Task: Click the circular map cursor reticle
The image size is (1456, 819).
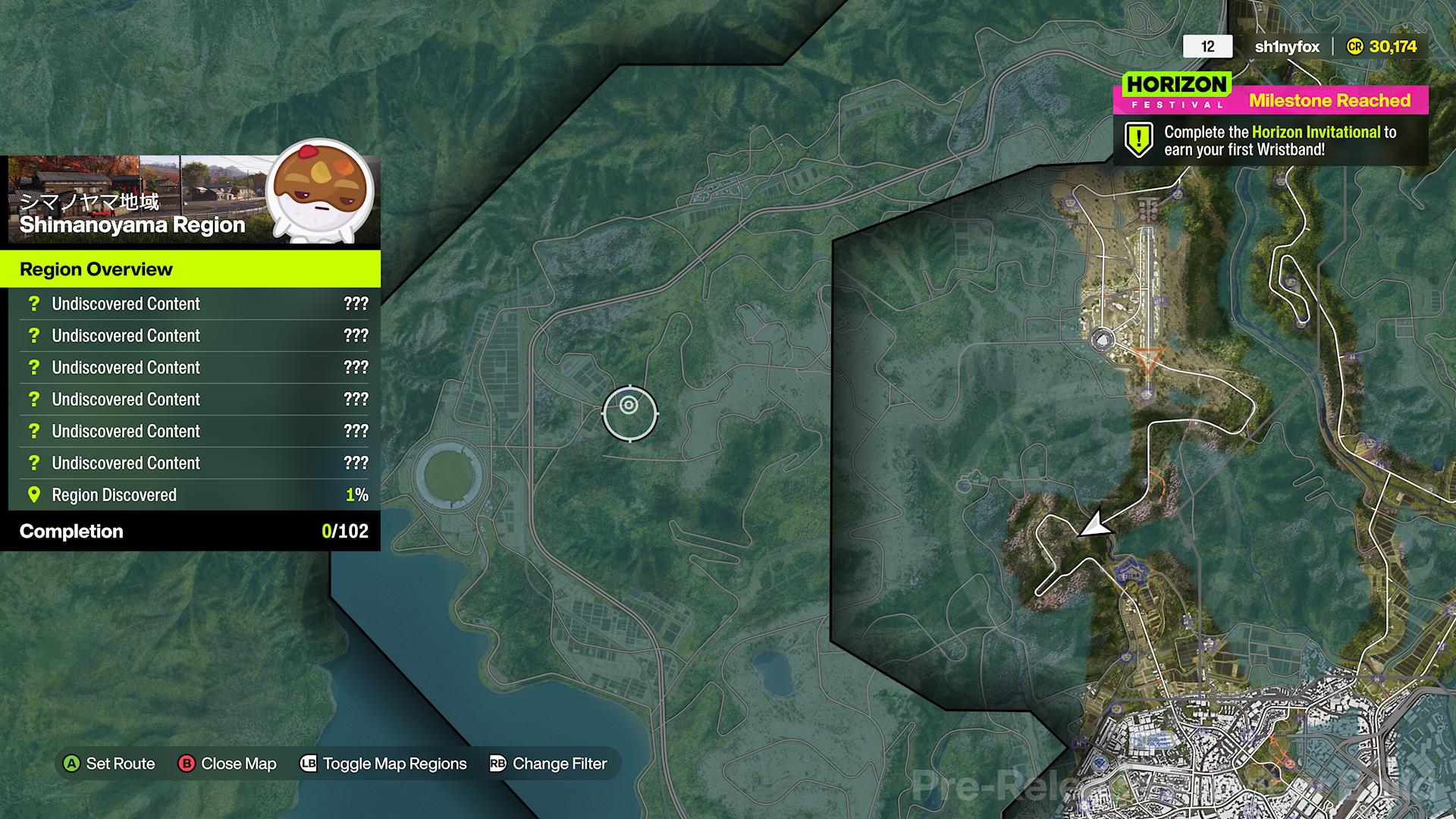Action: pyautogui.click(x=630, y=413)
